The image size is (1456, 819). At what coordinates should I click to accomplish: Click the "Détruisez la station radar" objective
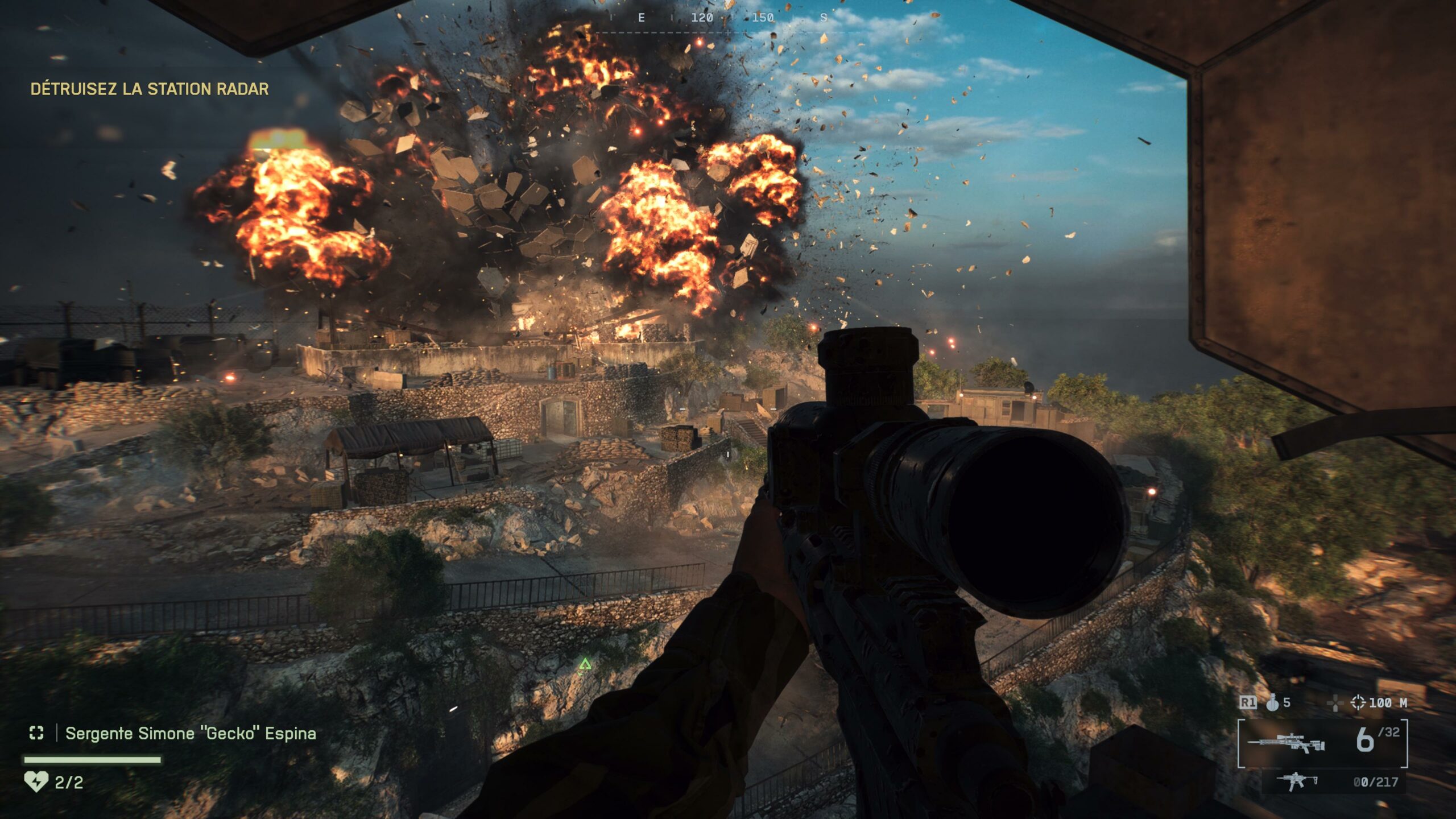click(150, 89)
